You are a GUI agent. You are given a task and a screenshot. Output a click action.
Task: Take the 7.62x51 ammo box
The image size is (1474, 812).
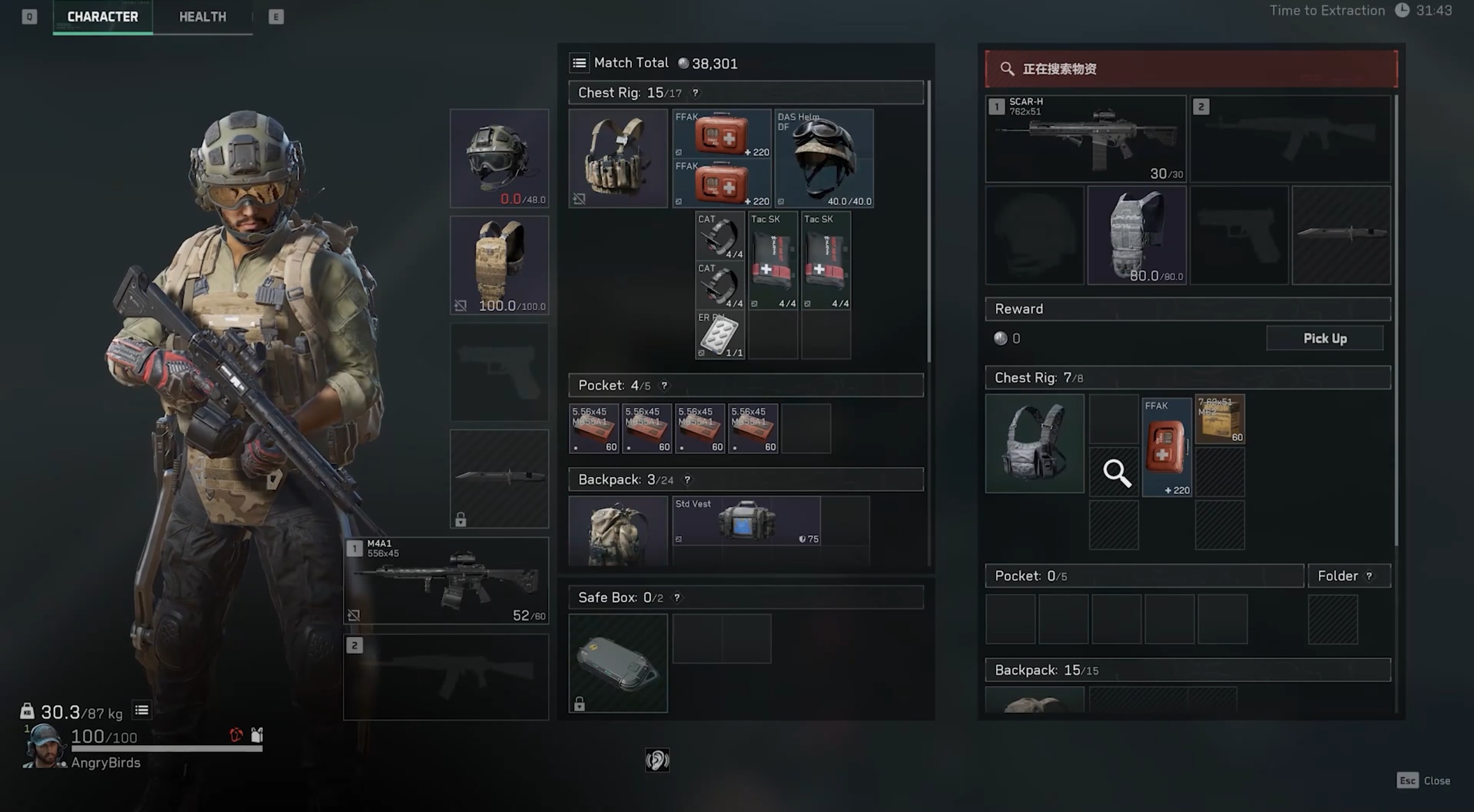[x=1220, y=420]
